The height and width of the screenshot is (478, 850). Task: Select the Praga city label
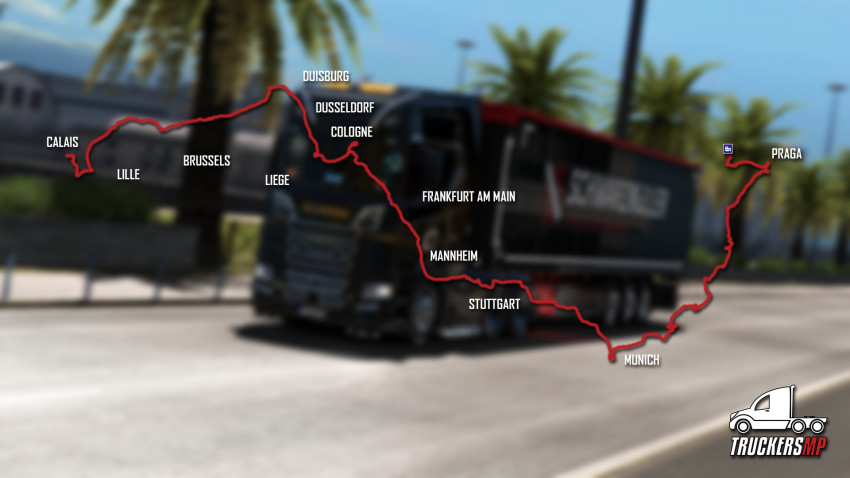point(787,154)
